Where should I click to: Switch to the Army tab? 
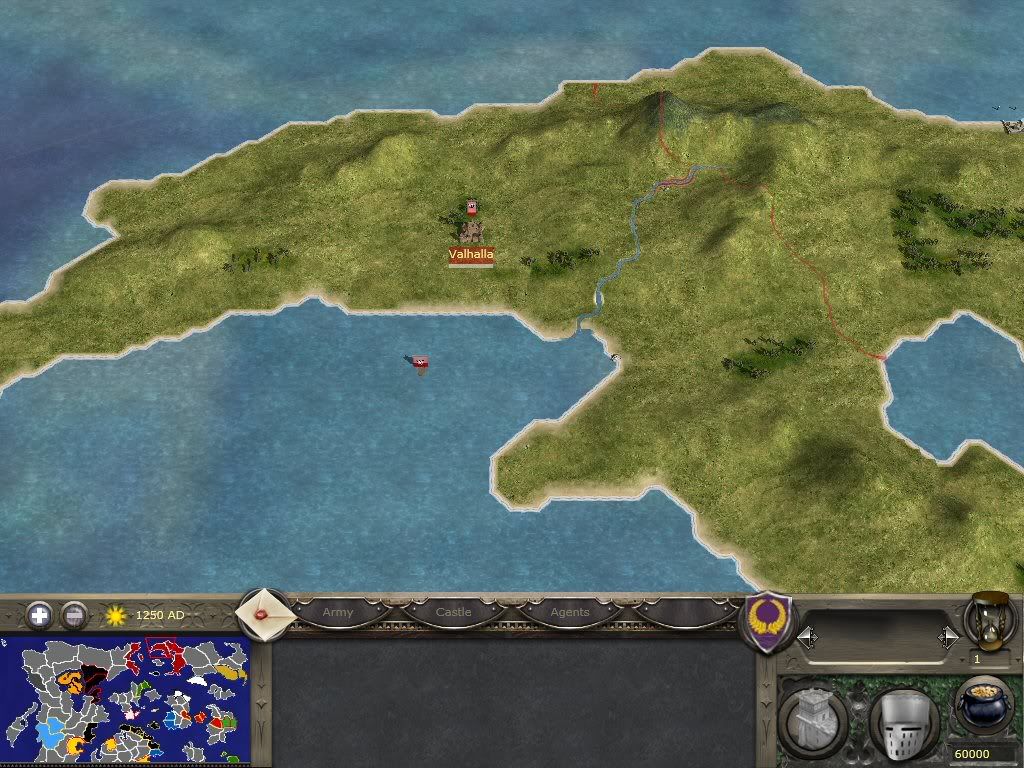point(338,612)
